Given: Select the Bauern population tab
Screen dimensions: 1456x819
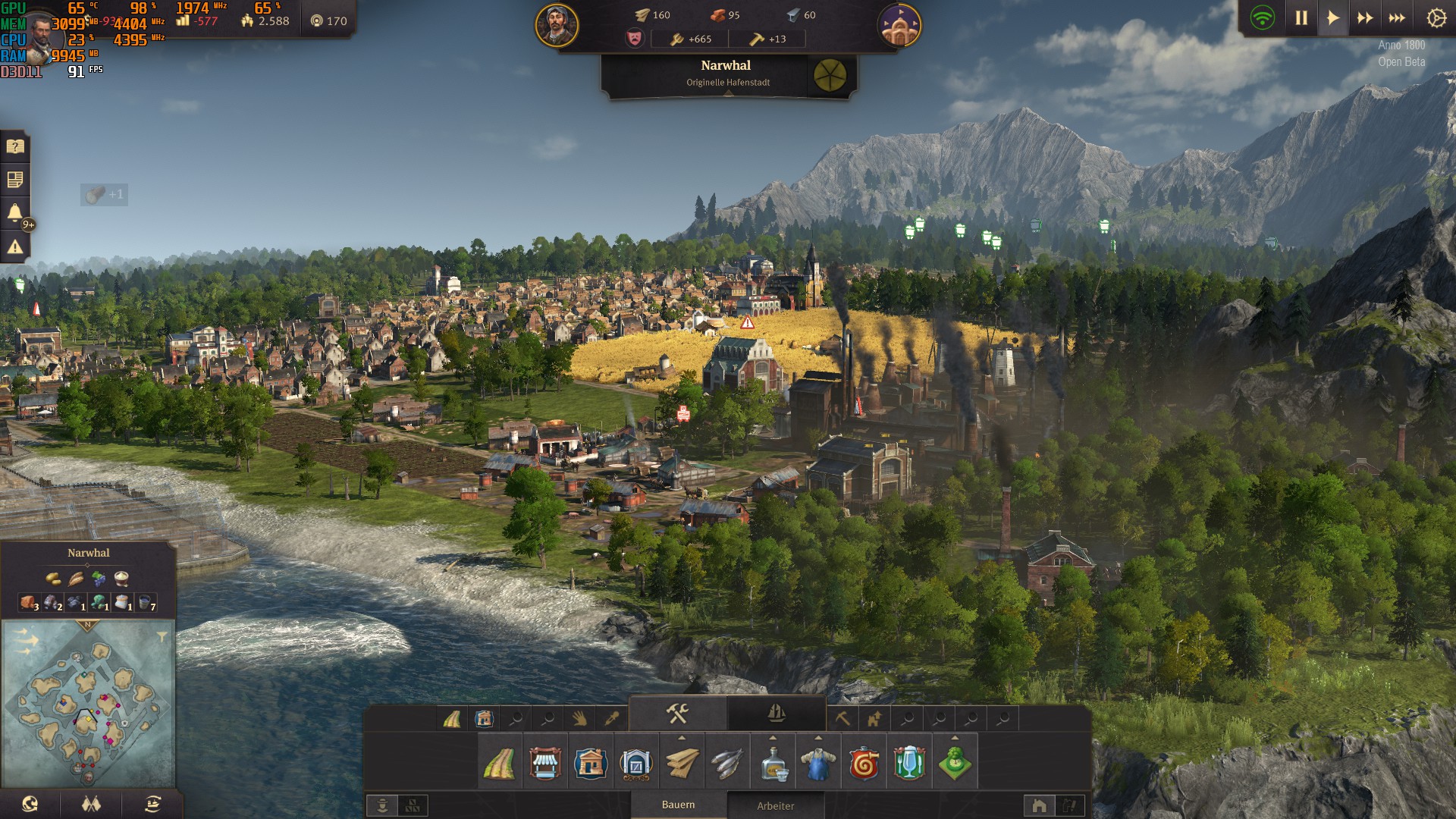Looking at the screenshot, I should point(678,805).
